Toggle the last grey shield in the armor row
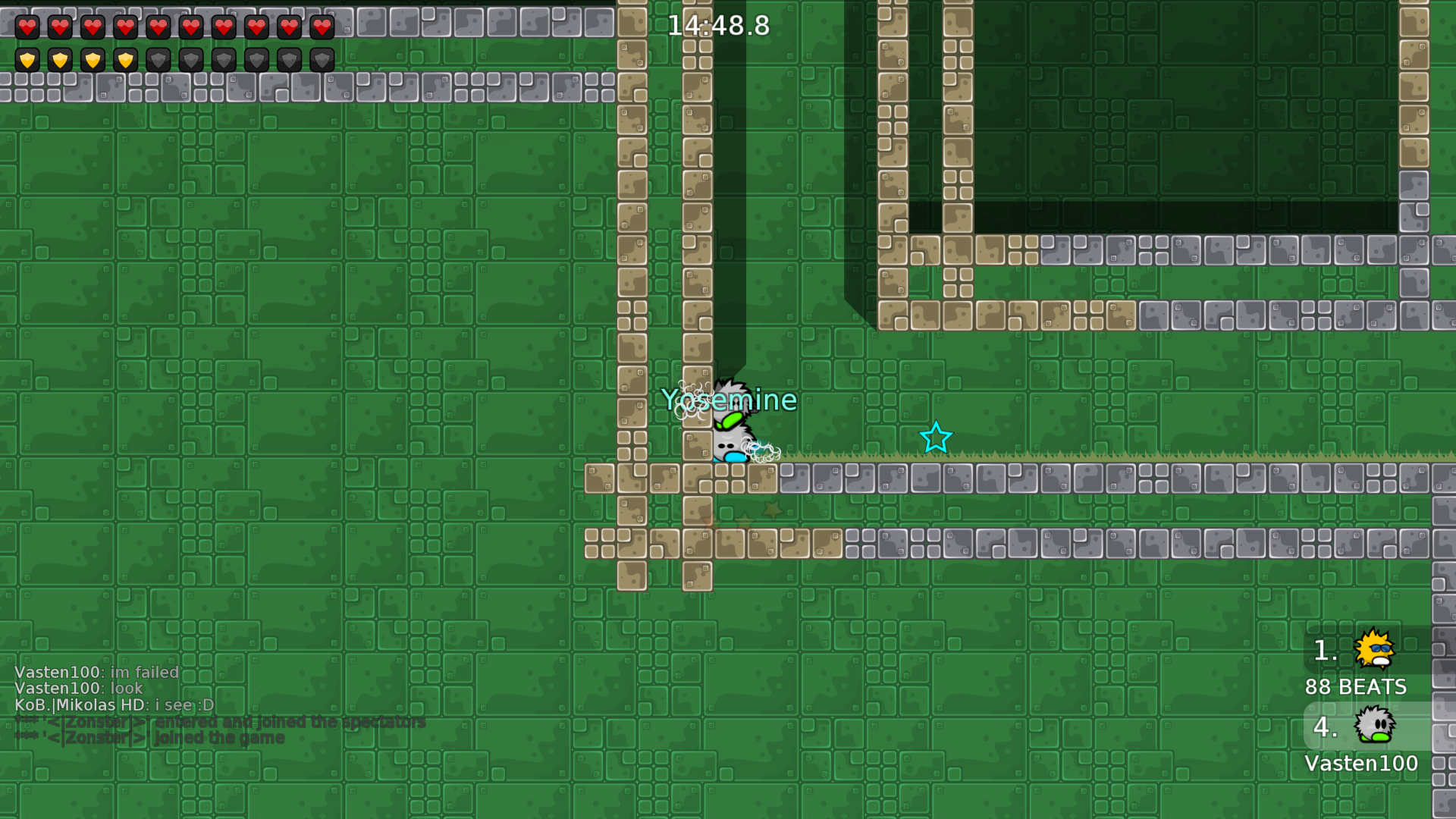1456x819 pixels. click(322, 59)
